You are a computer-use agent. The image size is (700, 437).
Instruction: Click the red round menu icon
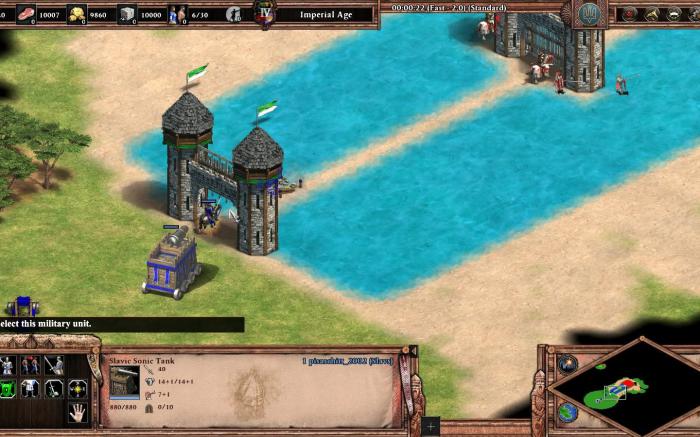tap(629, 14)
